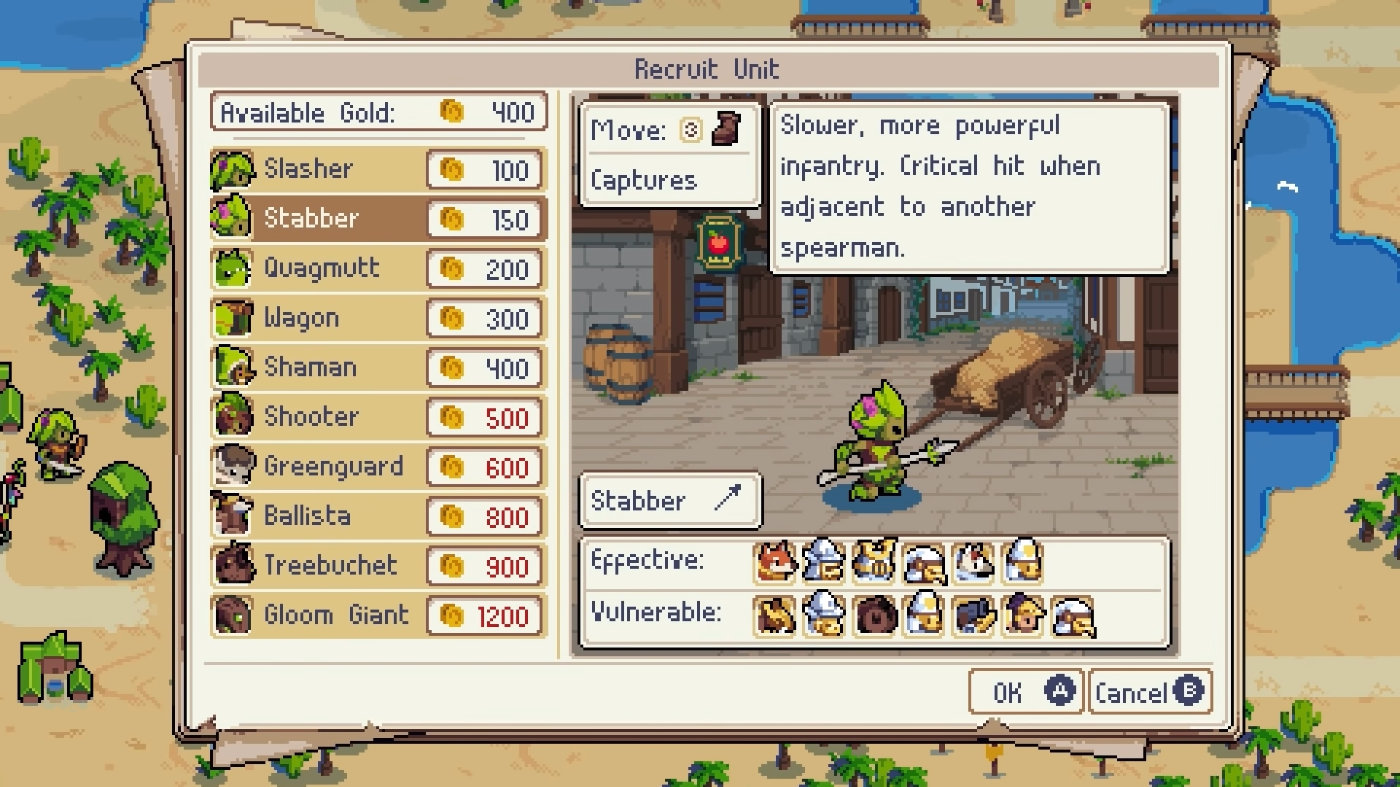Confirm recruitment with the OK button
This screenshot has width=1400, height=787.
pyautogui.click(x=1026, y=692)
